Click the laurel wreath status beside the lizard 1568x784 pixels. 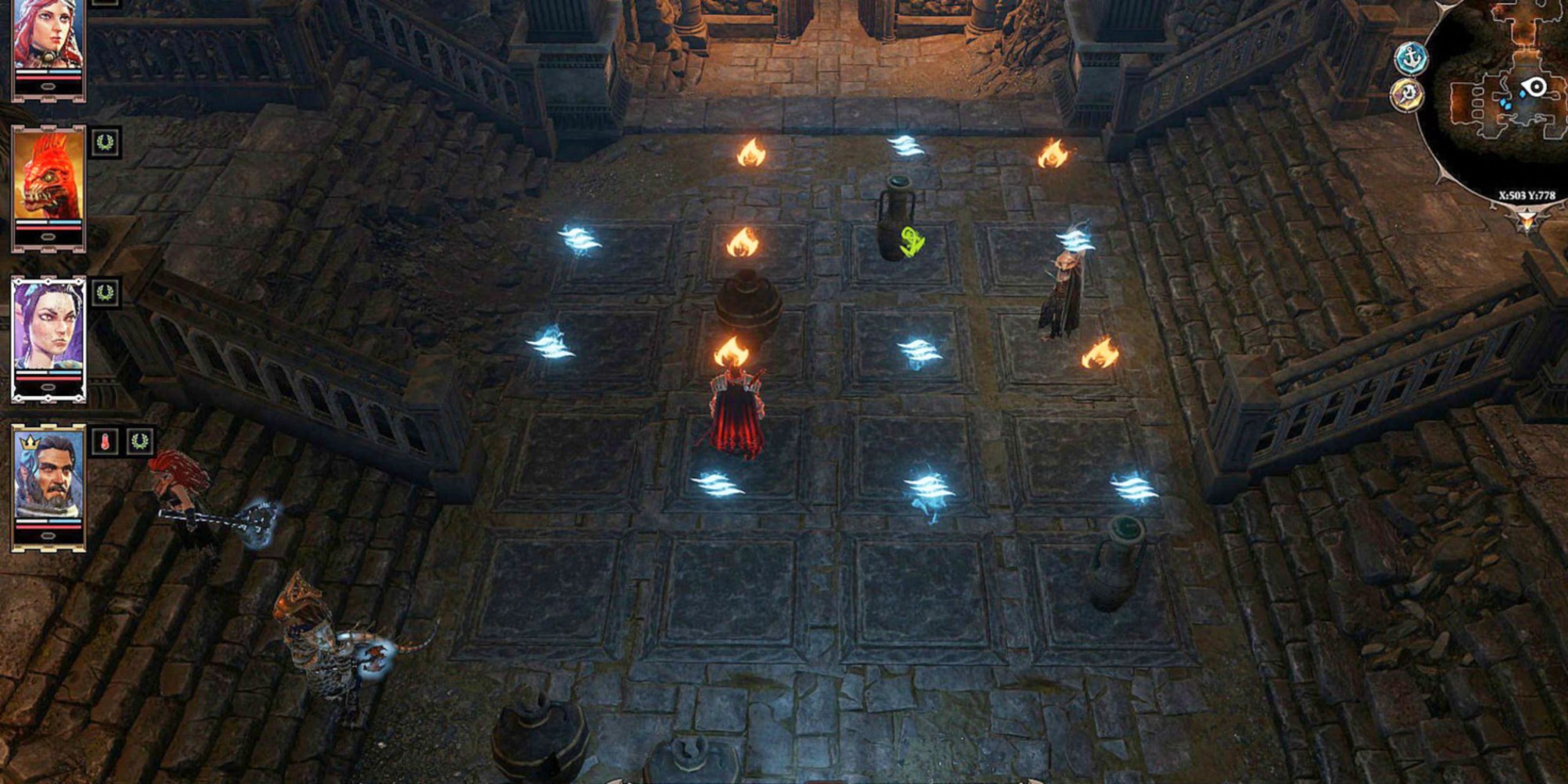pyautogui.click(x=105, y=143)
